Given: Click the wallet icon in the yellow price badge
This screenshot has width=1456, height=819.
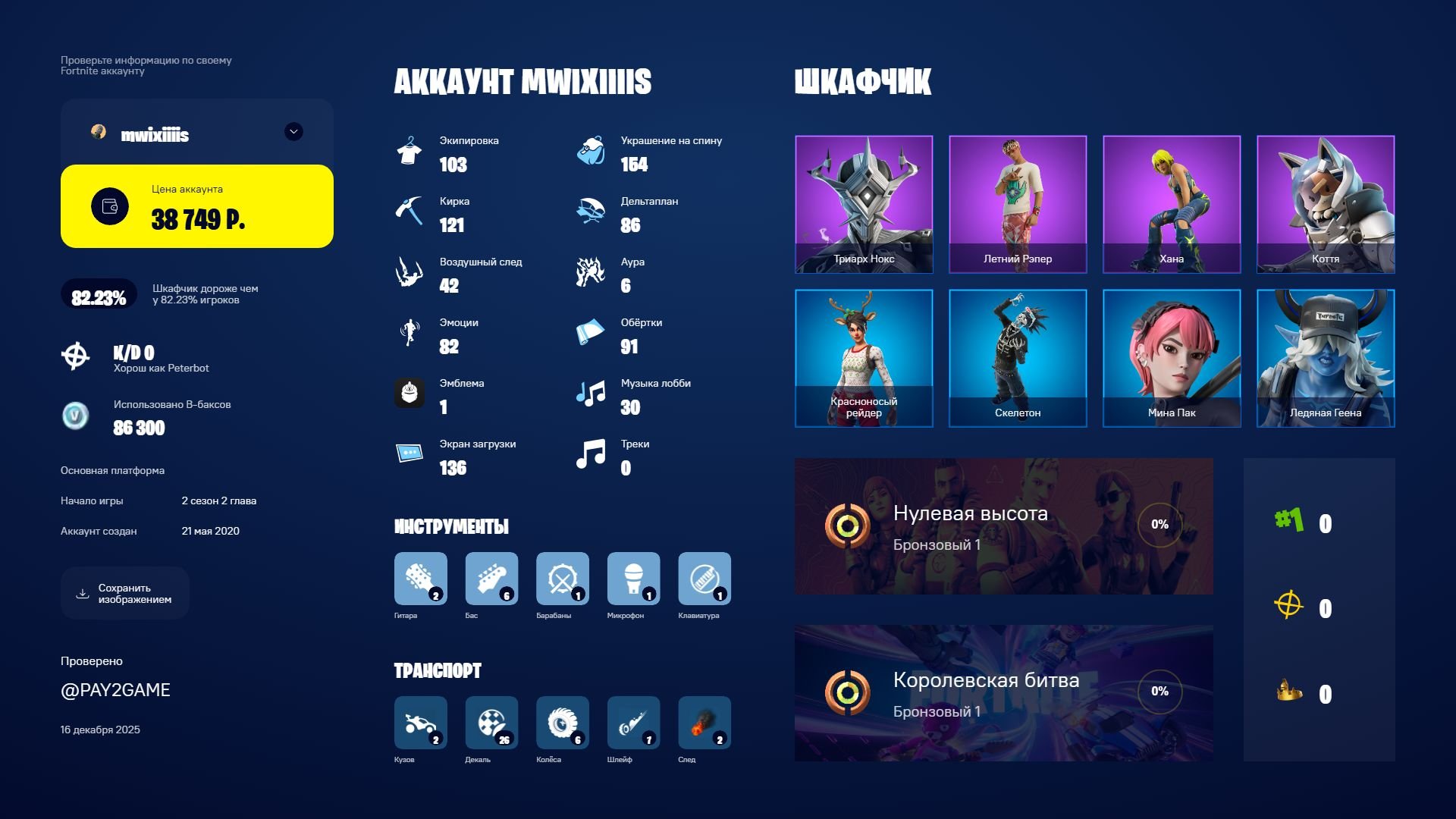Looking at the screenshot, I should (x=108, y=206).
